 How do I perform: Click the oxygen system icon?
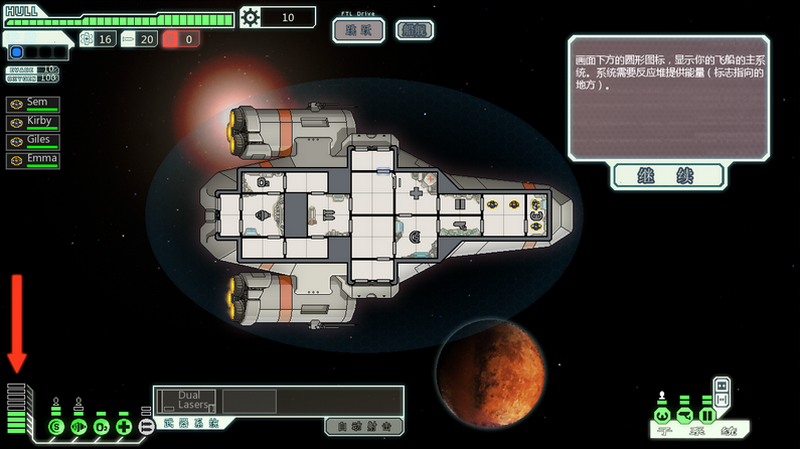(101, 427)
